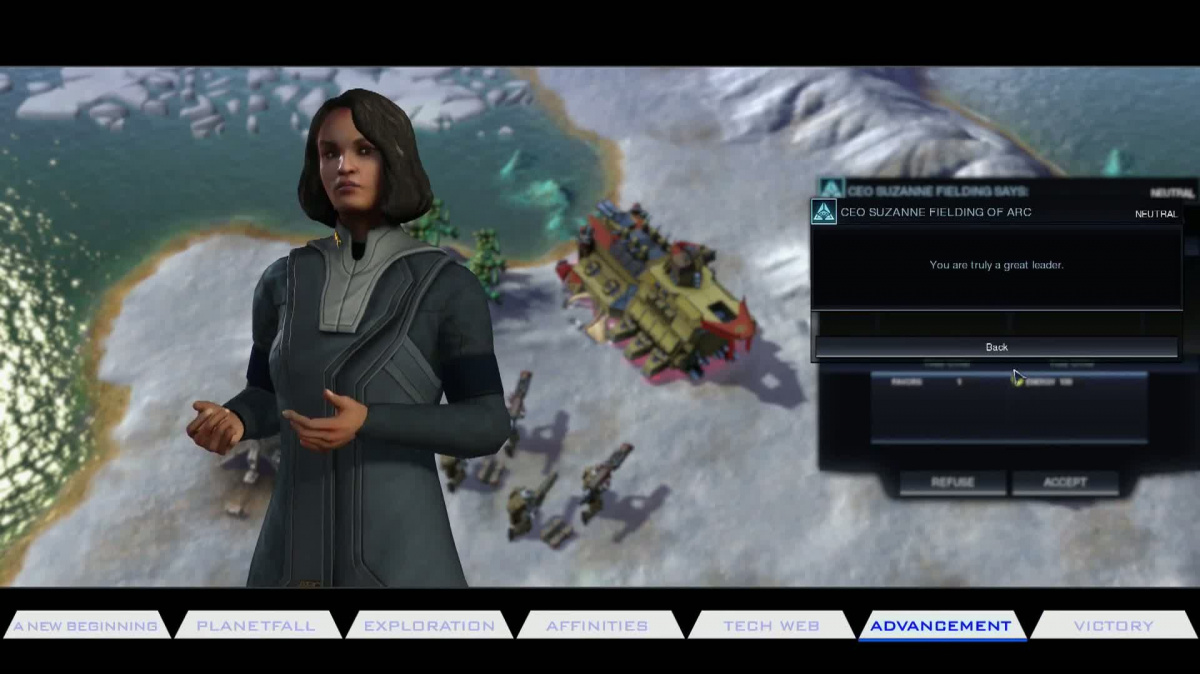Switch to the A New Beginning tab
Screen dimensions: 1200x674
[85, 626]
